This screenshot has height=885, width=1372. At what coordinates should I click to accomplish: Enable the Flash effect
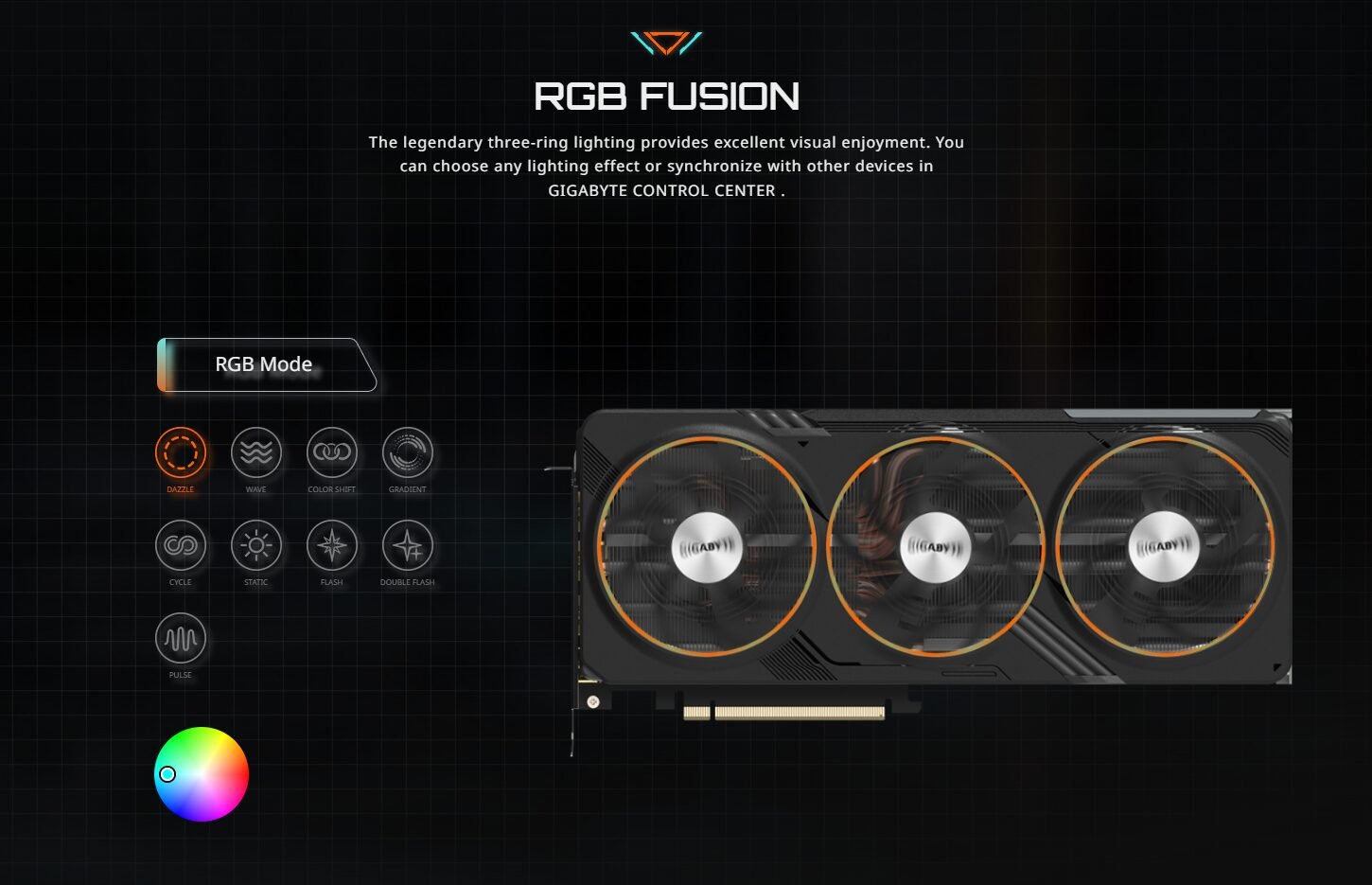click(332, 545)
